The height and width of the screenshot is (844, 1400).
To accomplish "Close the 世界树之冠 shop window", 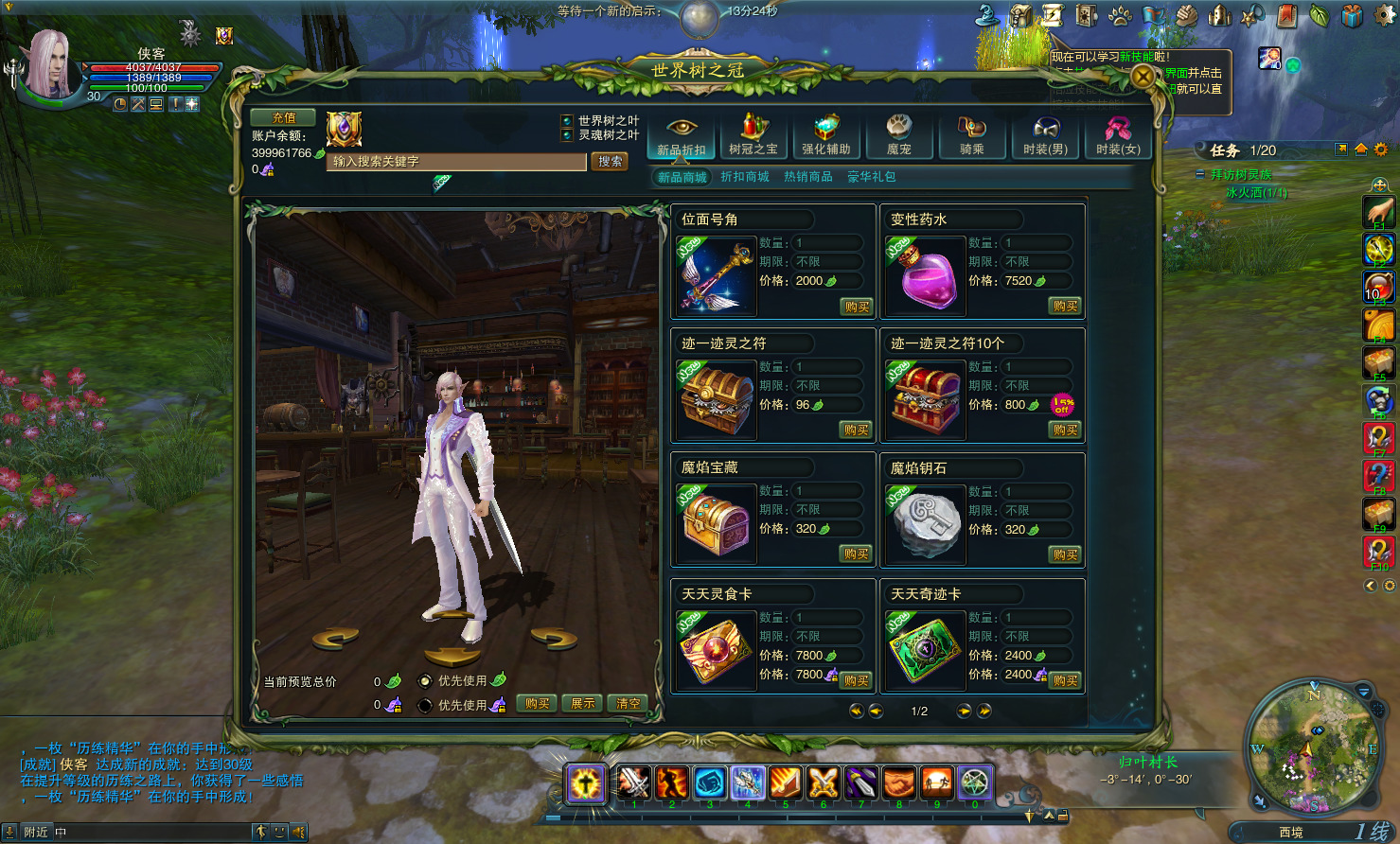I will click(x=1143, y=77).
